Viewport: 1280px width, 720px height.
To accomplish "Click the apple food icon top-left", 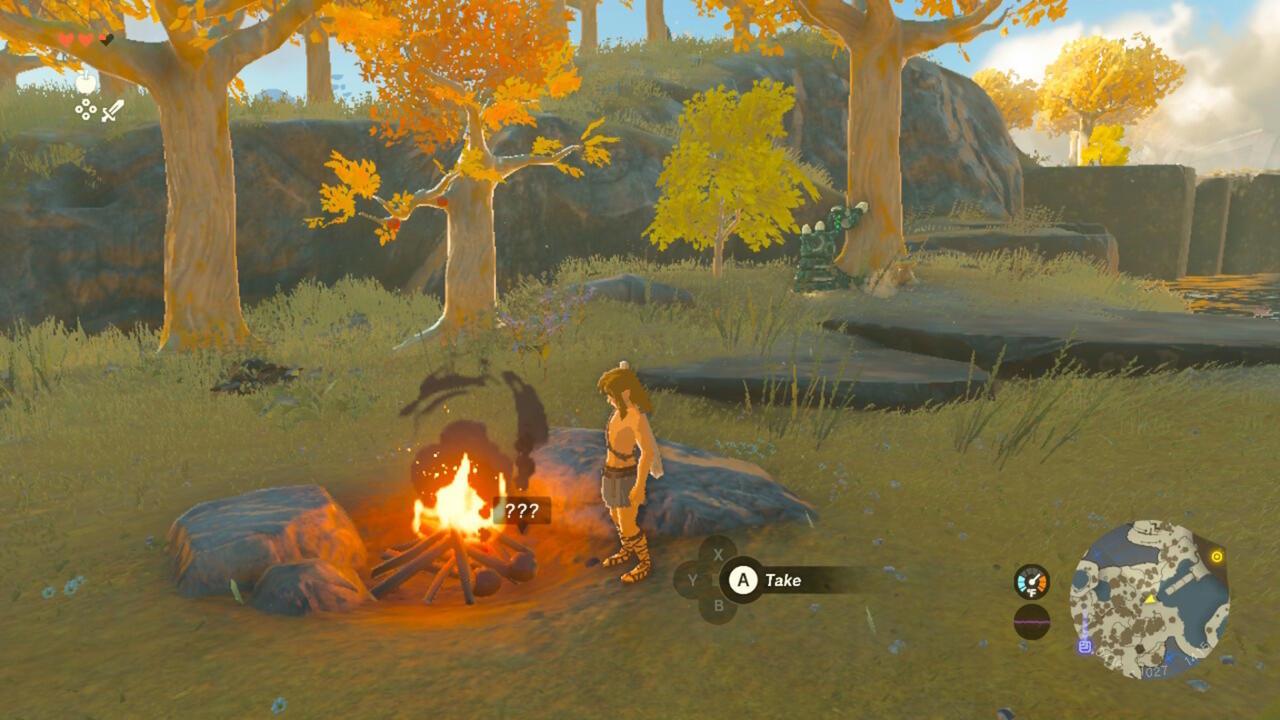I will click(x=86, y=83).
